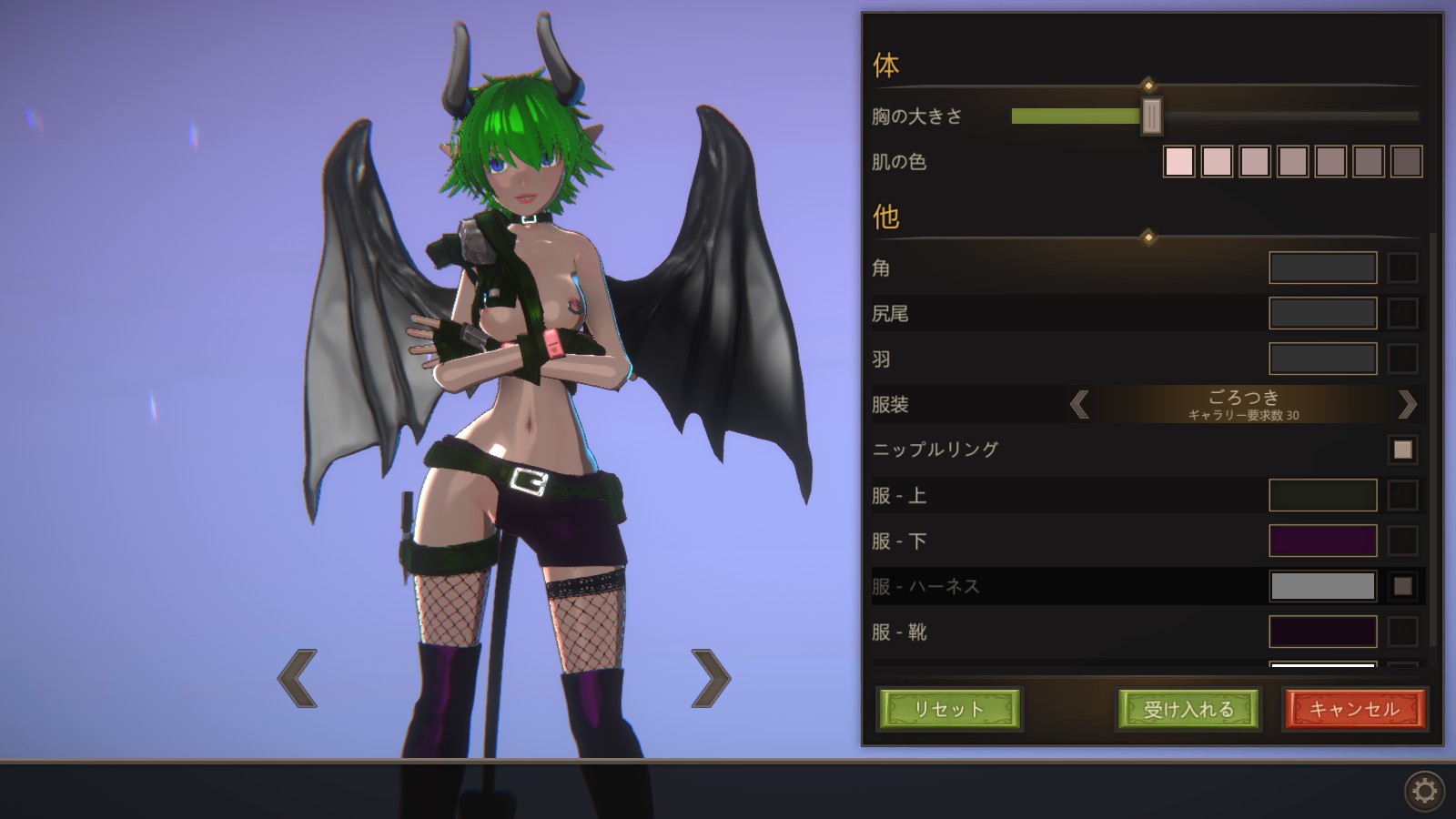The width and height of the screenshot is (1456, 819).
Task: Select the lightest 肌の色 skin swatch
Action: [1178, 162]
